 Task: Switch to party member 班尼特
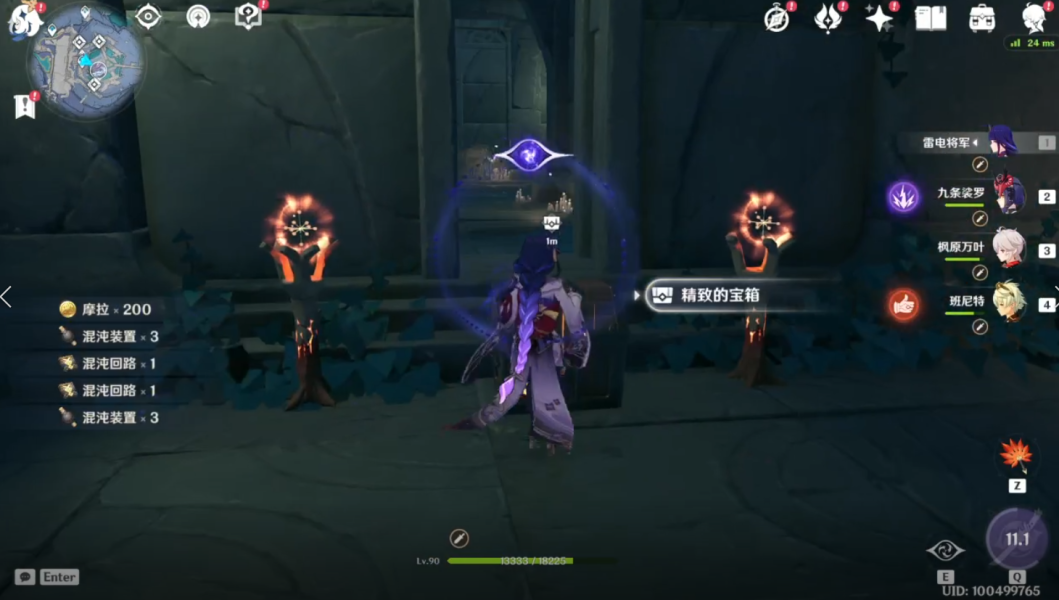[x=1007, y=303]
